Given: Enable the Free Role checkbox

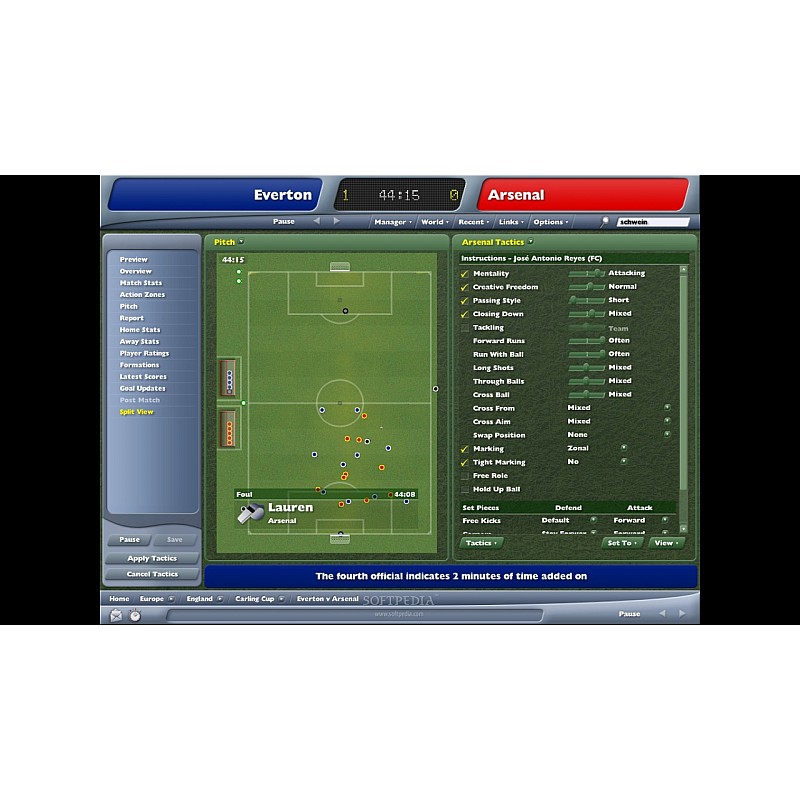Looking at the screenshot, I should pyautogui.click(x=464, y=476).
